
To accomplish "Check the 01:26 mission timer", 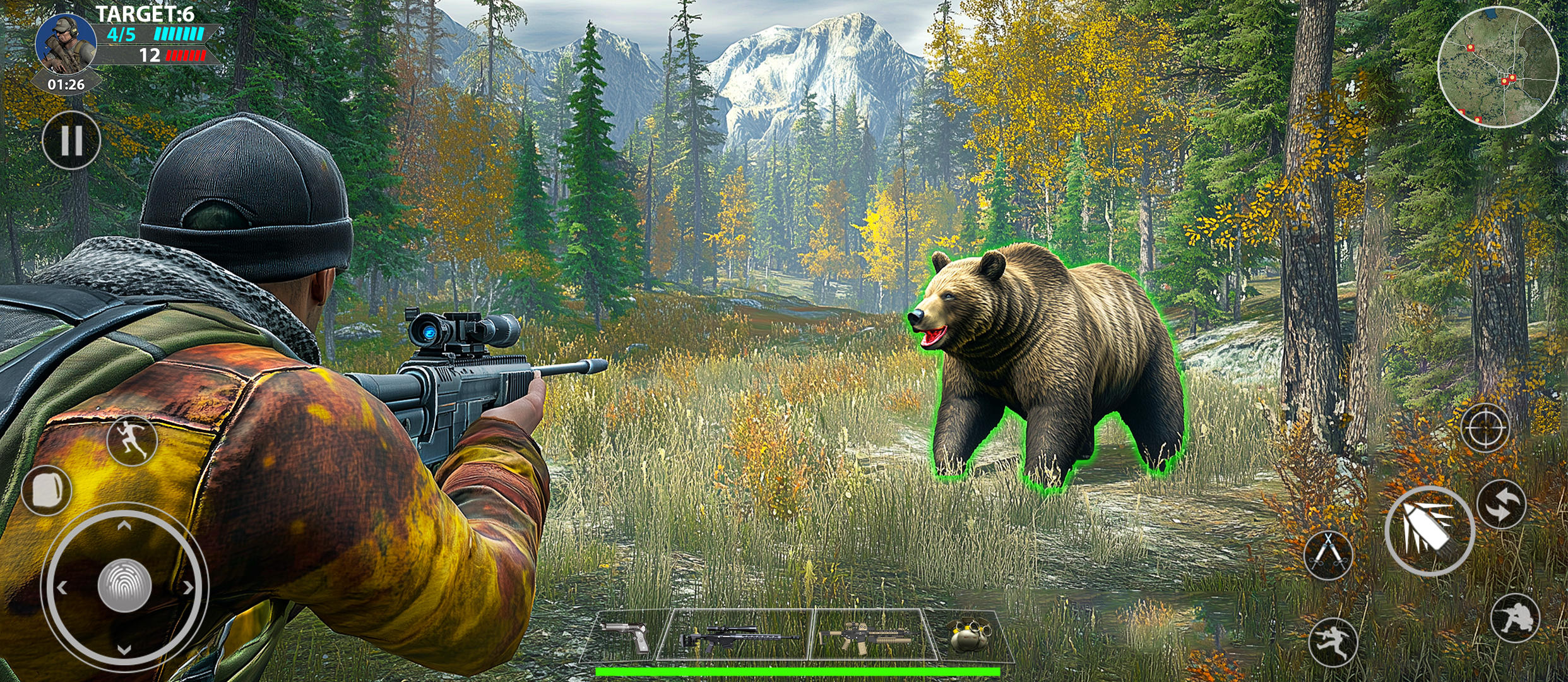I will coord(66,84).
